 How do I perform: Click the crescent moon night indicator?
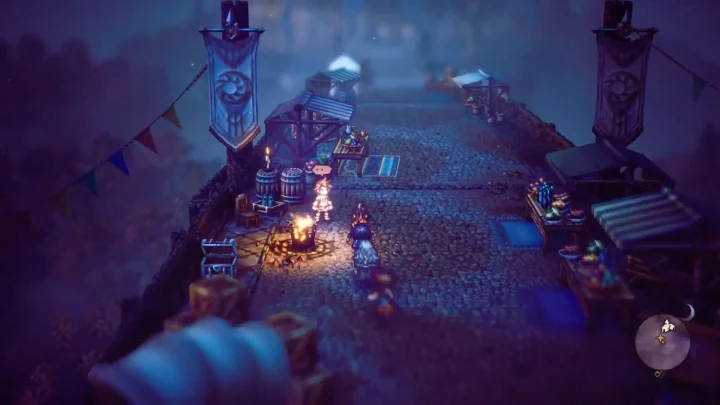tap(688, 312)
